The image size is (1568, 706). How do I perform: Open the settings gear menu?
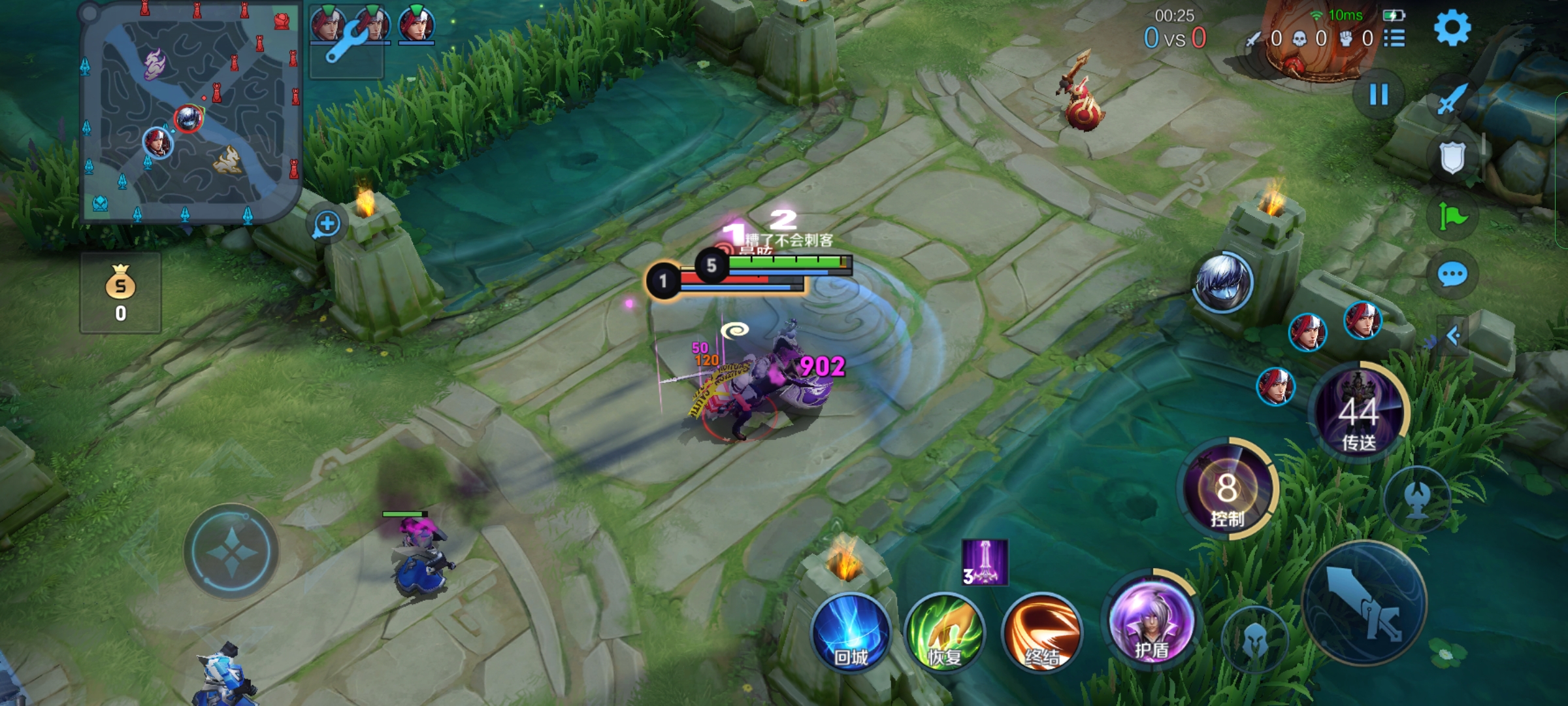[x=1452, y=29]
